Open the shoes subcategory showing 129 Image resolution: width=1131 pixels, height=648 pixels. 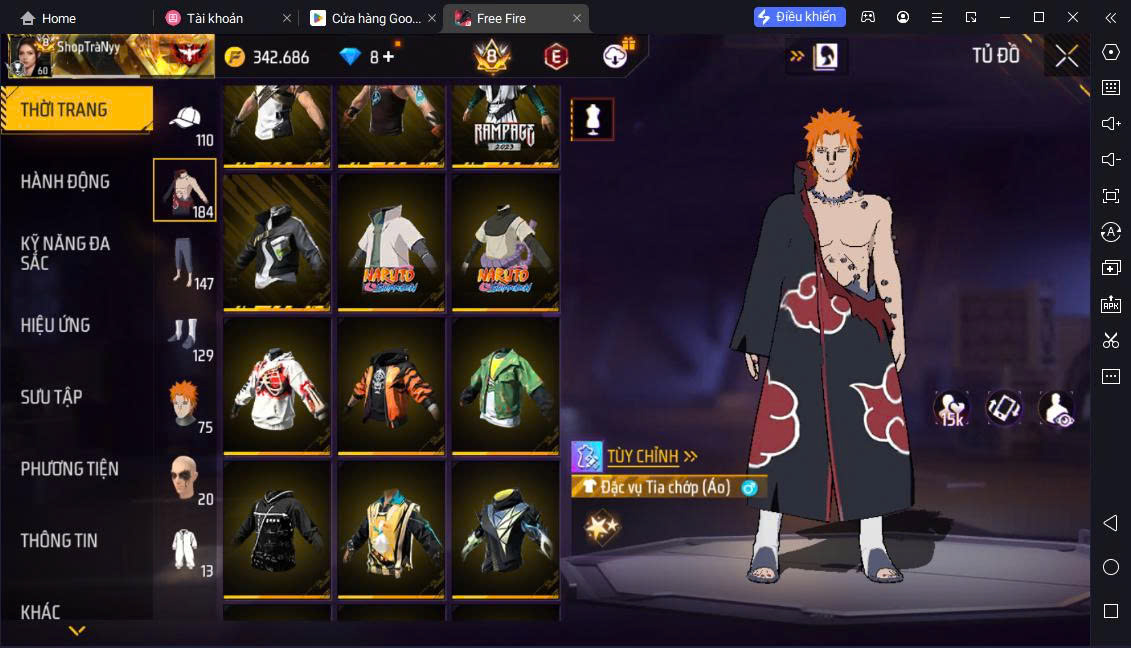point(185,337)
